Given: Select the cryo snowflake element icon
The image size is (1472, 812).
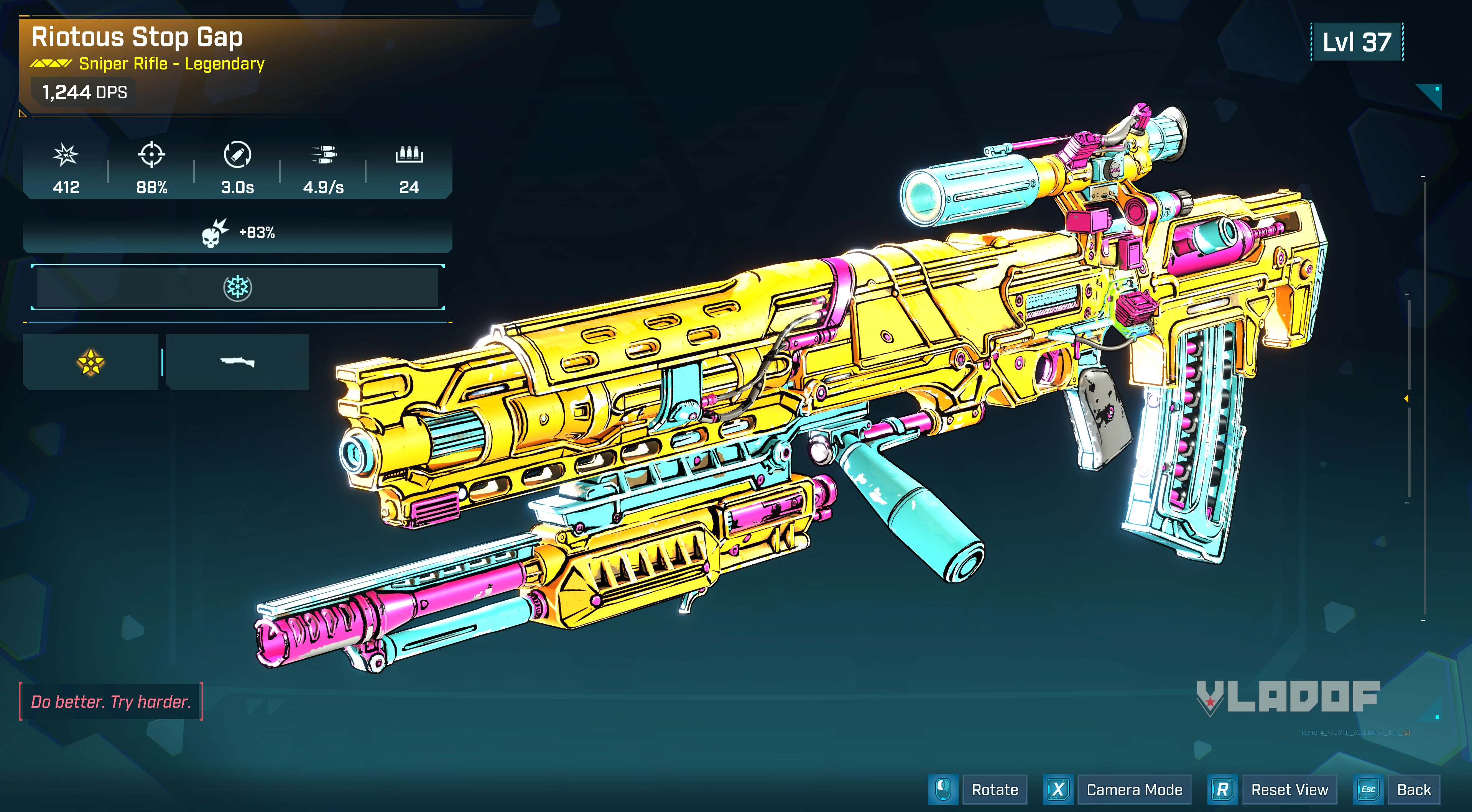Looking at the screenshot, I should click(x=237, y=288).
